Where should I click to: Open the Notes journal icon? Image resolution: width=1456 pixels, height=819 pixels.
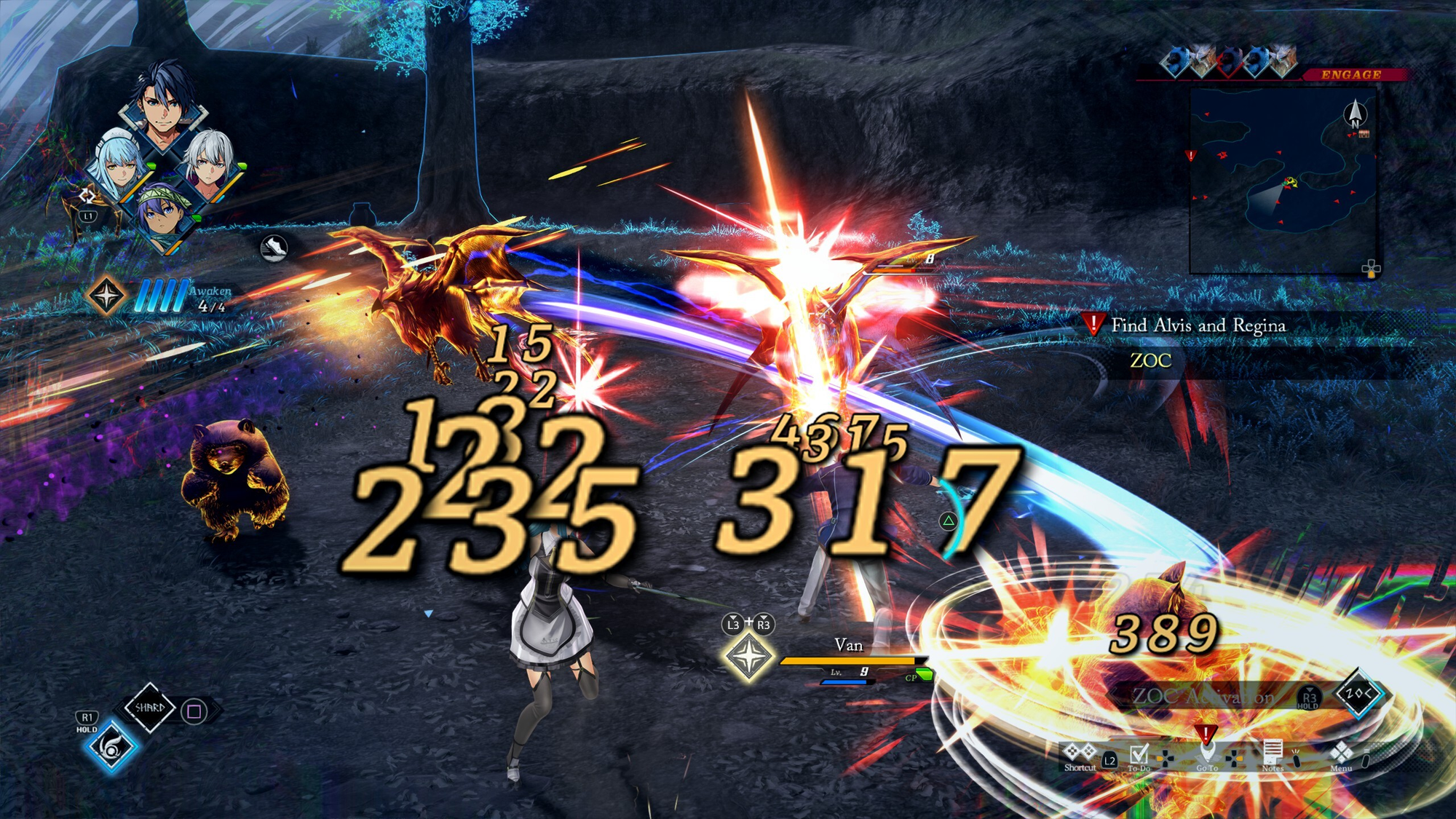coord(1272,753)
